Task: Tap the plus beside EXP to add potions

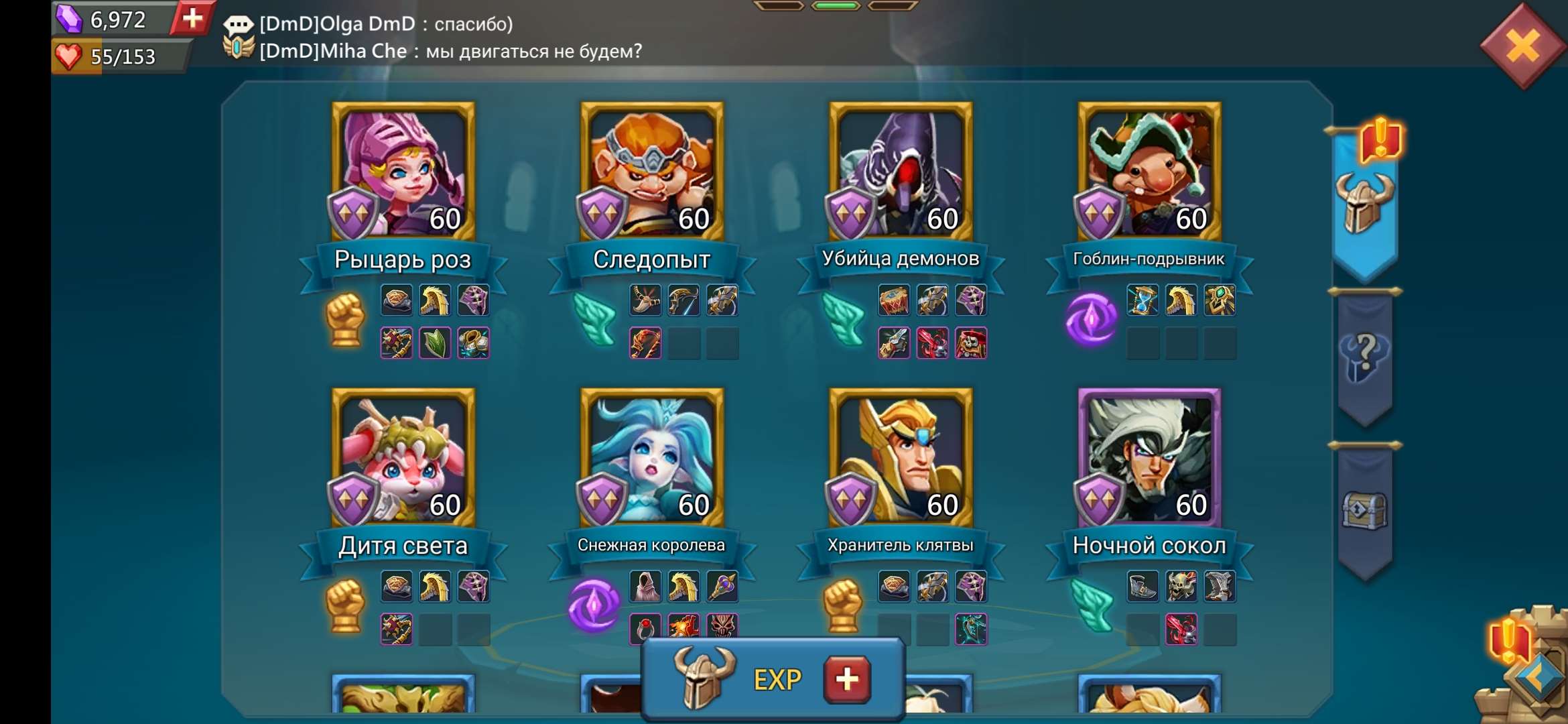Action: click(x=846, y=678)
